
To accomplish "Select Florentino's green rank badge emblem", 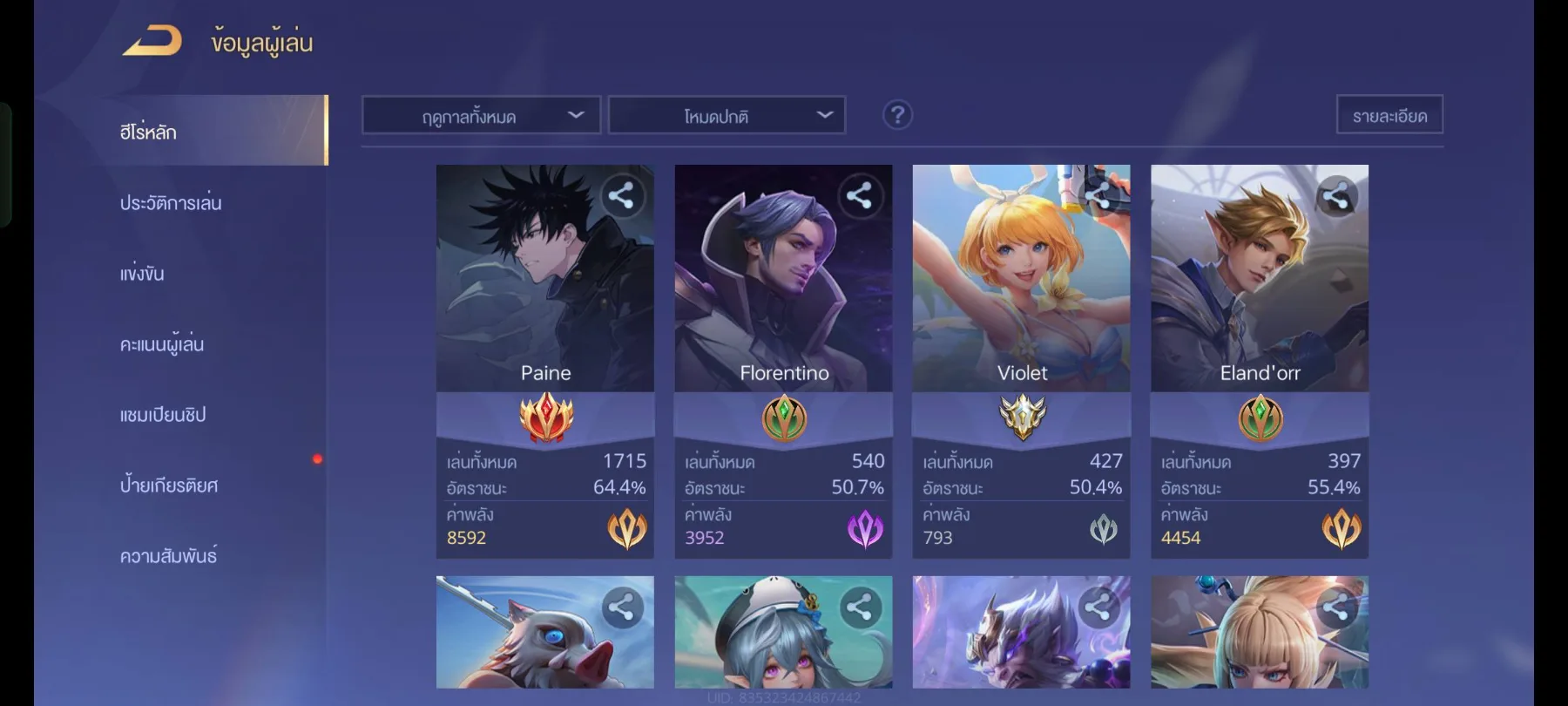I will (783, 419).
